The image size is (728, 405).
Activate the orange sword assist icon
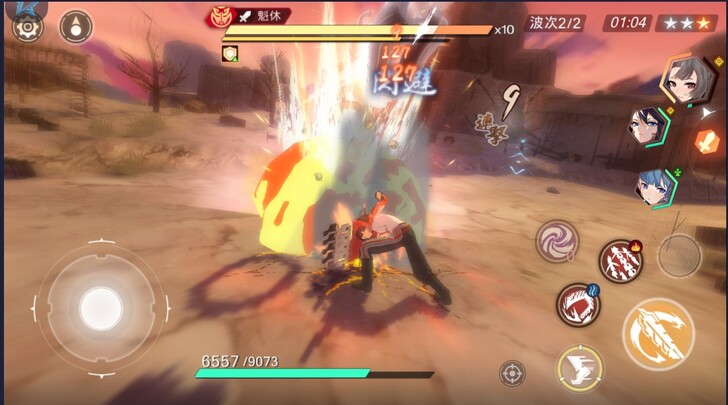(708, 141)
